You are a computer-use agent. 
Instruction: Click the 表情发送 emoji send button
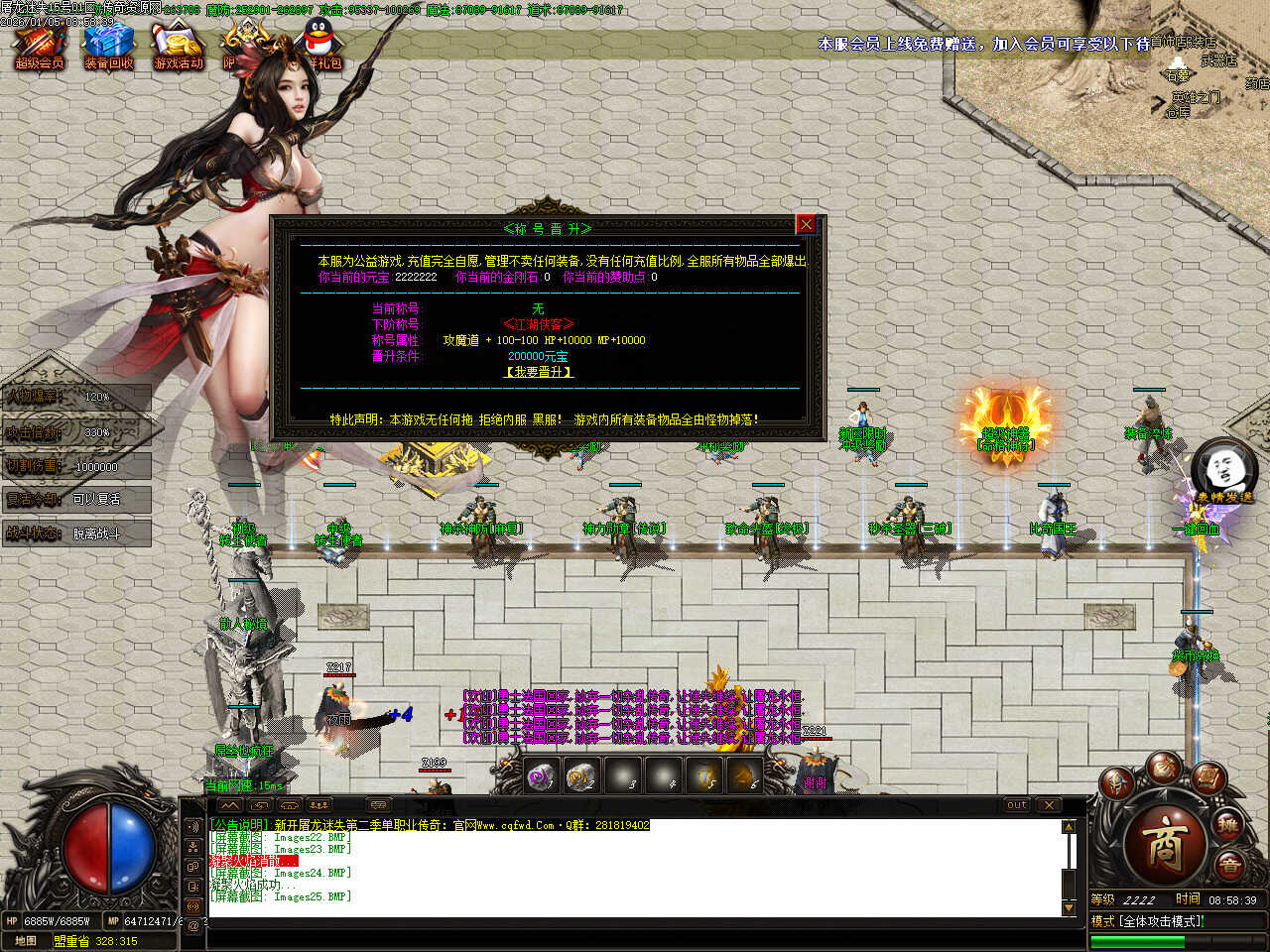tap(1224, 470)
